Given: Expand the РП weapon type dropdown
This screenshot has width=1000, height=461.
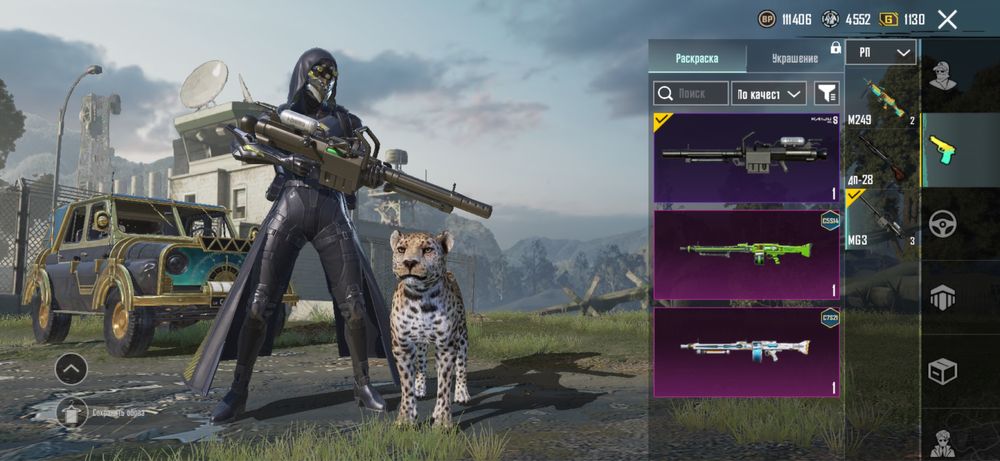Looking at the screenshot, I should click(x=881, y=52).
